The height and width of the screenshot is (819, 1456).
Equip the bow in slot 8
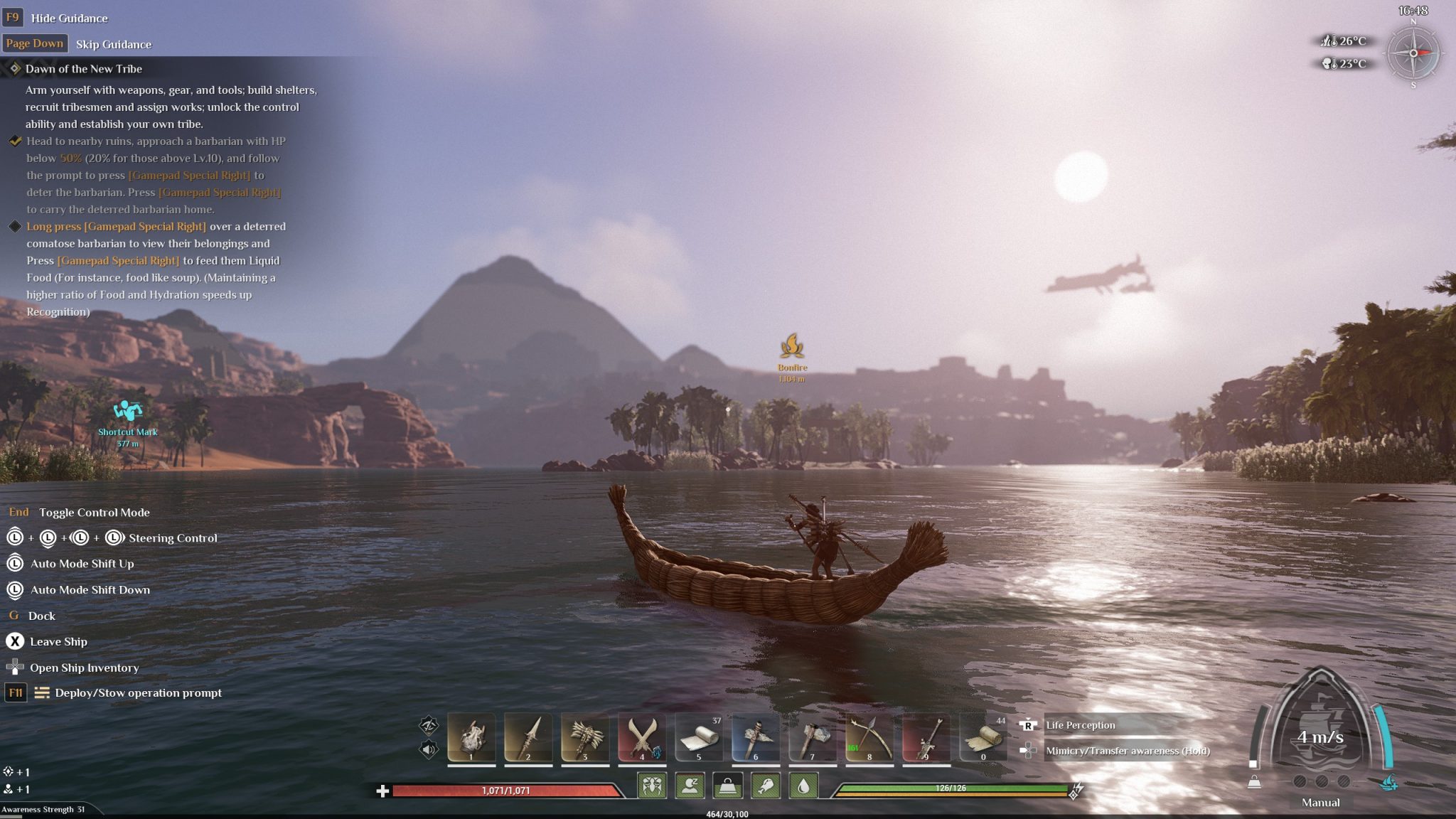pyautogui.click(x=869, y=737)
